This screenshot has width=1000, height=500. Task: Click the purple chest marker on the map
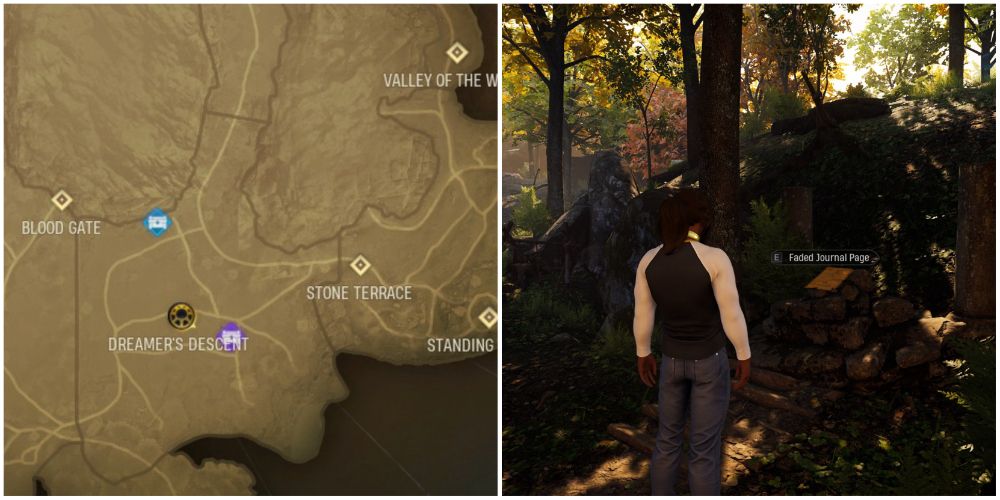pos(231,337)
